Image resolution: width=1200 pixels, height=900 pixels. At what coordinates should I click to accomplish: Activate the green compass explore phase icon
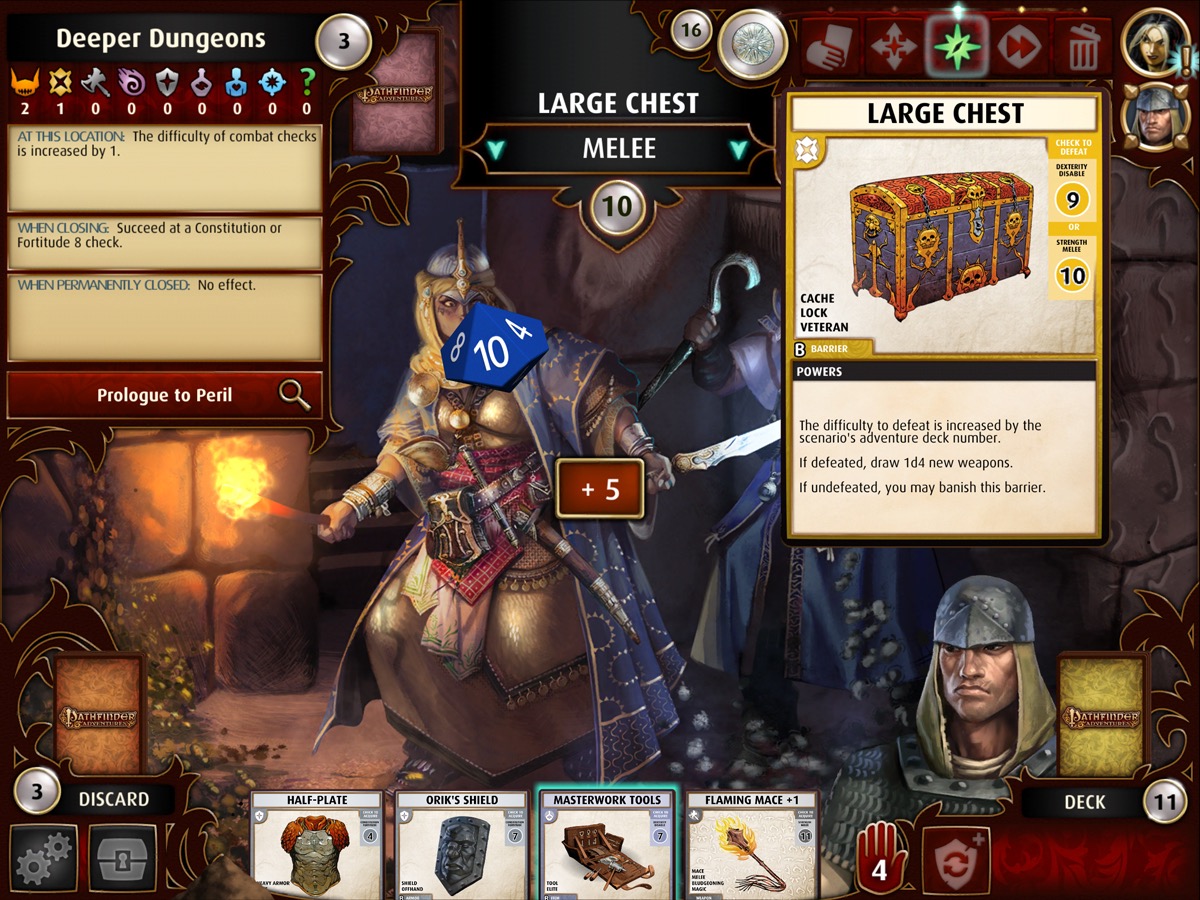coord(958,47)
